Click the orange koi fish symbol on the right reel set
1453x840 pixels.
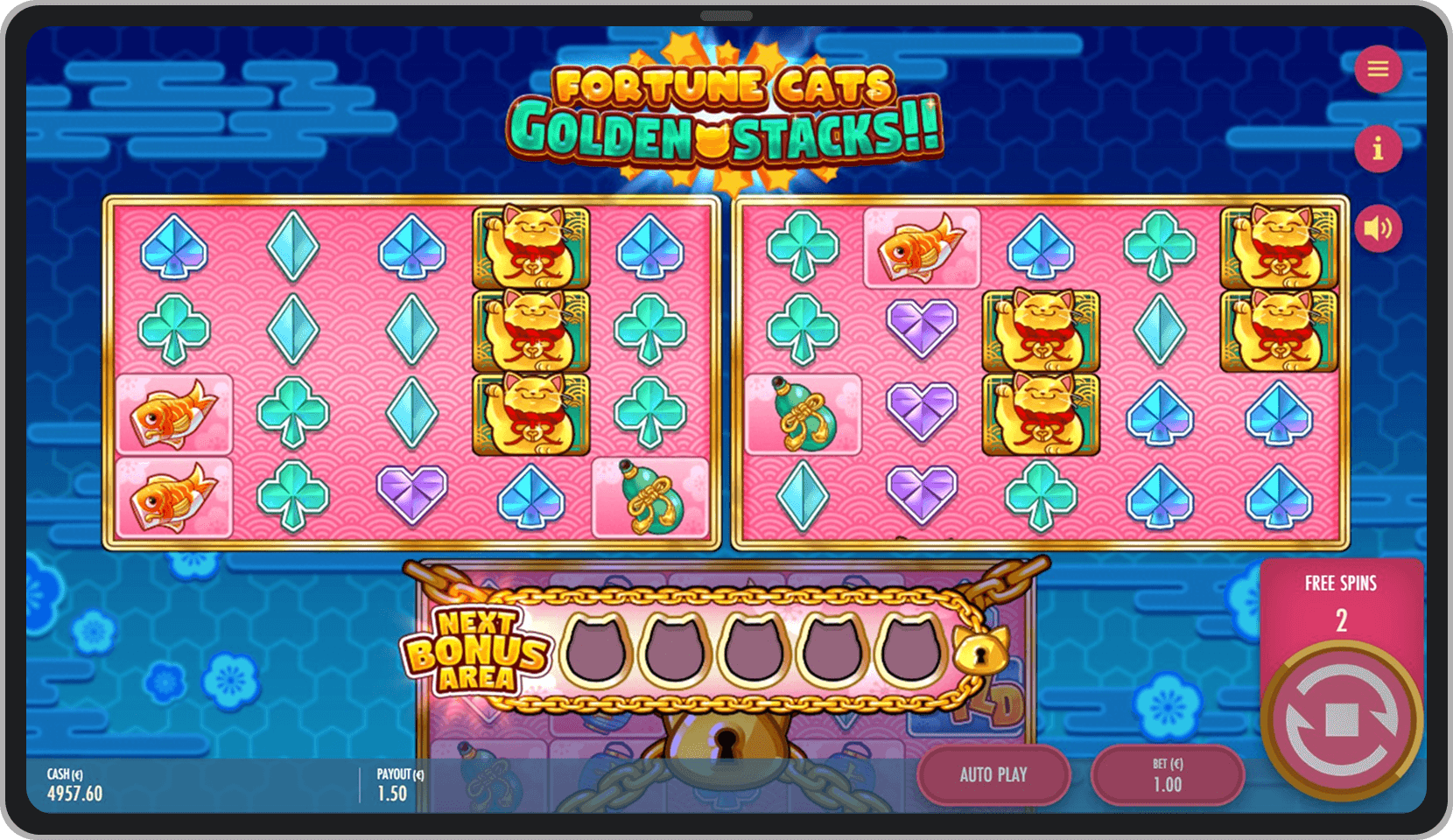[923, 246]
